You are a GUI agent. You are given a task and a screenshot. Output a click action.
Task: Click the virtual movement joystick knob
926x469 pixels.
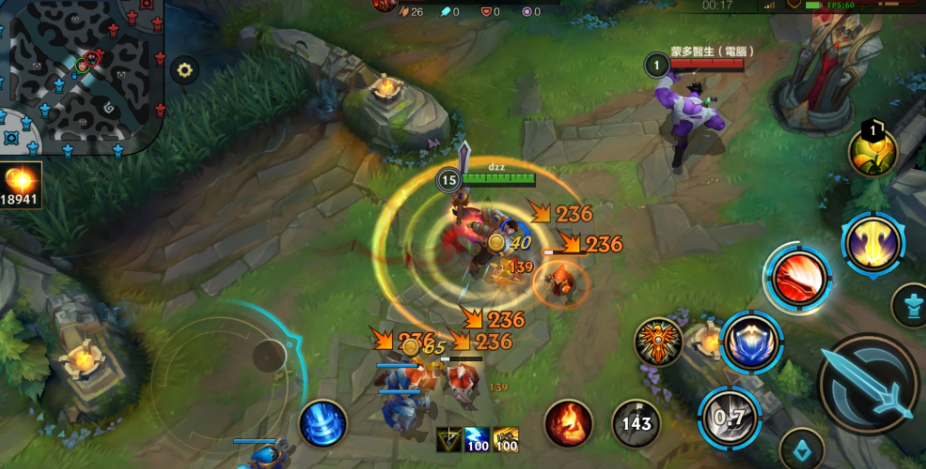(x=269, y=355)
